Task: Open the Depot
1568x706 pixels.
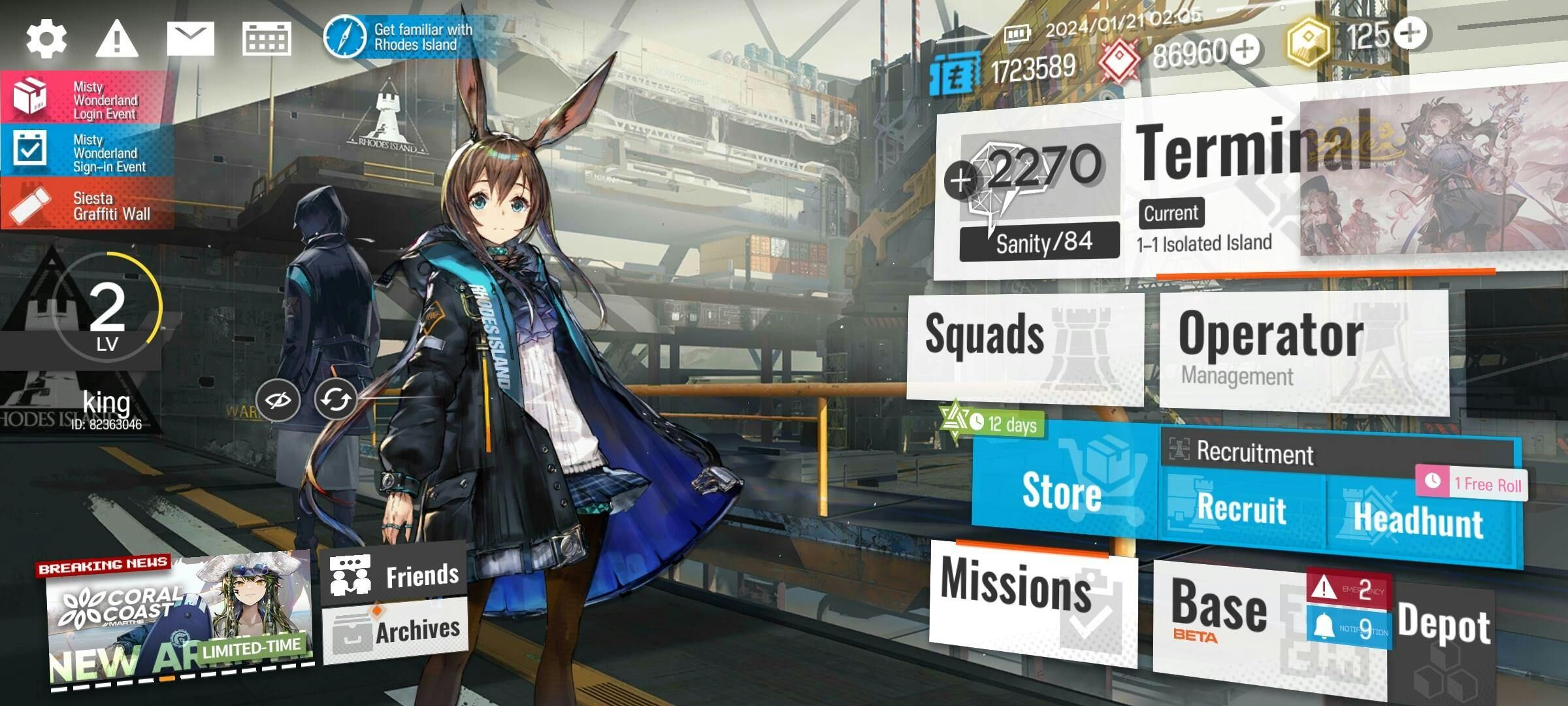Action: point(1444,628)
